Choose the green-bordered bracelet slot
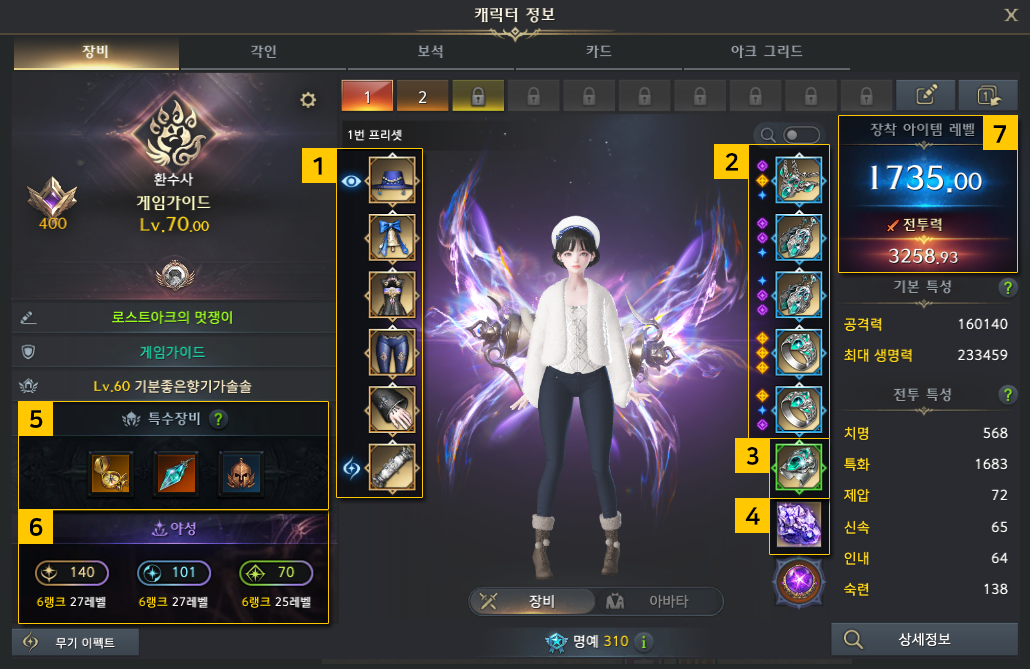Image resolution: width=1030 pixels, height=669 pixels. click(x=799, y=467)
